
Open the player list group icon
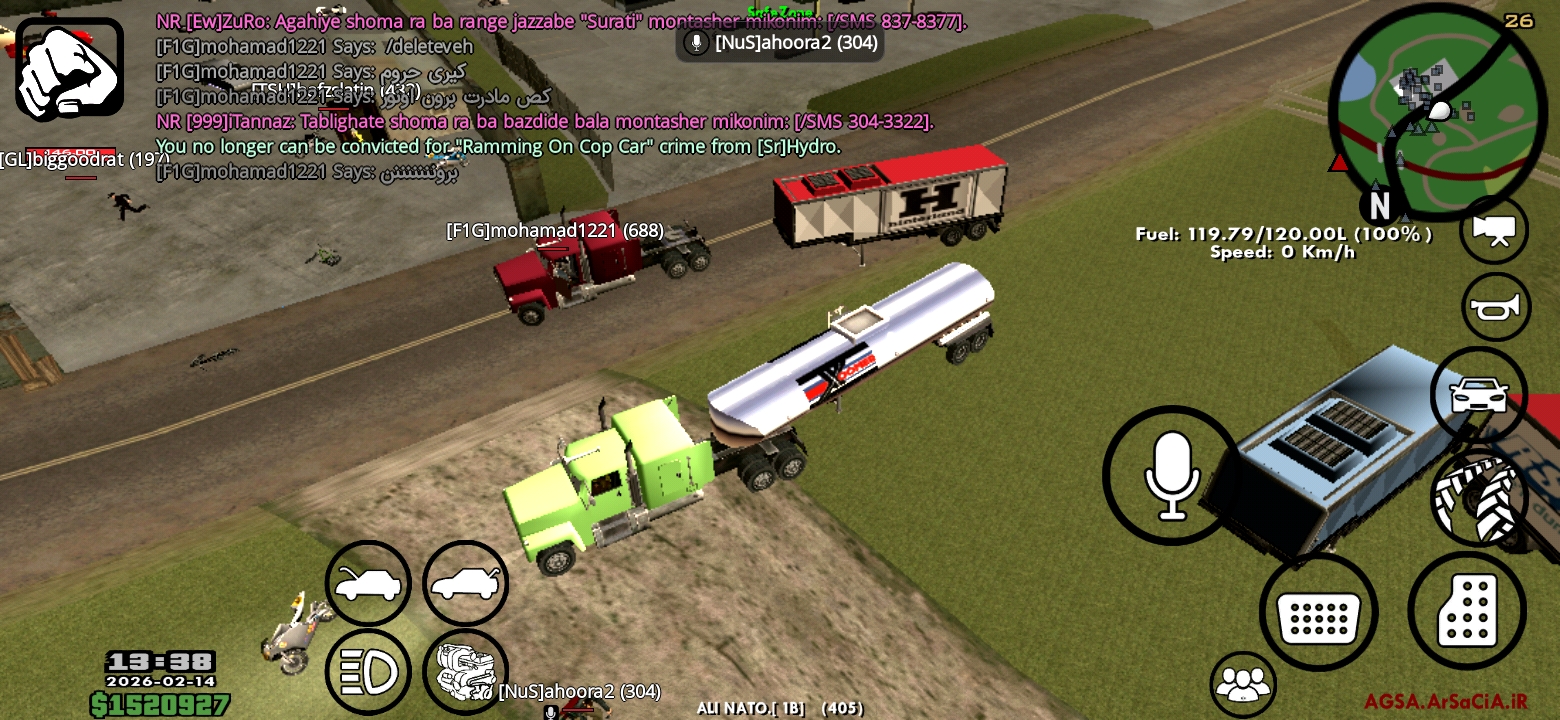pos(1243,684)
